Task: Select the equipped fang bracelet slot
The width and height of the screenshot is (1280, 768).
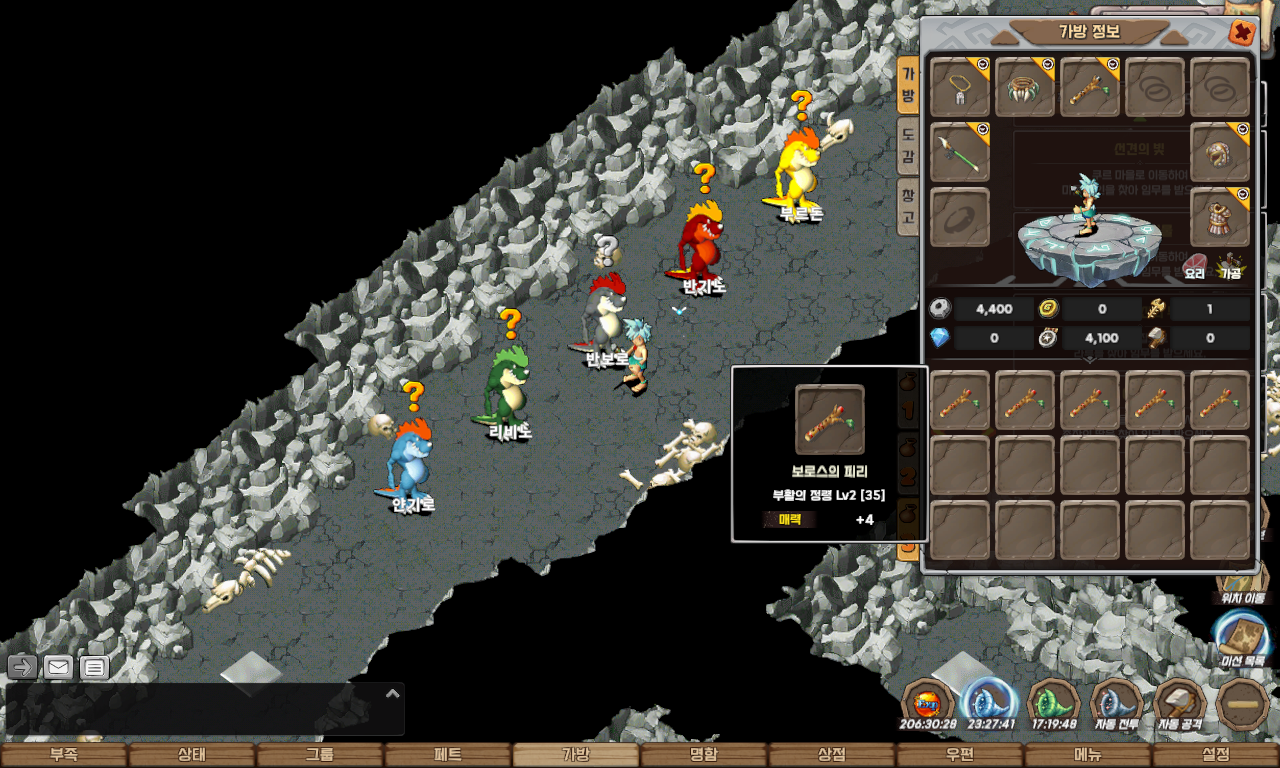Action: (x=1025, y=88)
